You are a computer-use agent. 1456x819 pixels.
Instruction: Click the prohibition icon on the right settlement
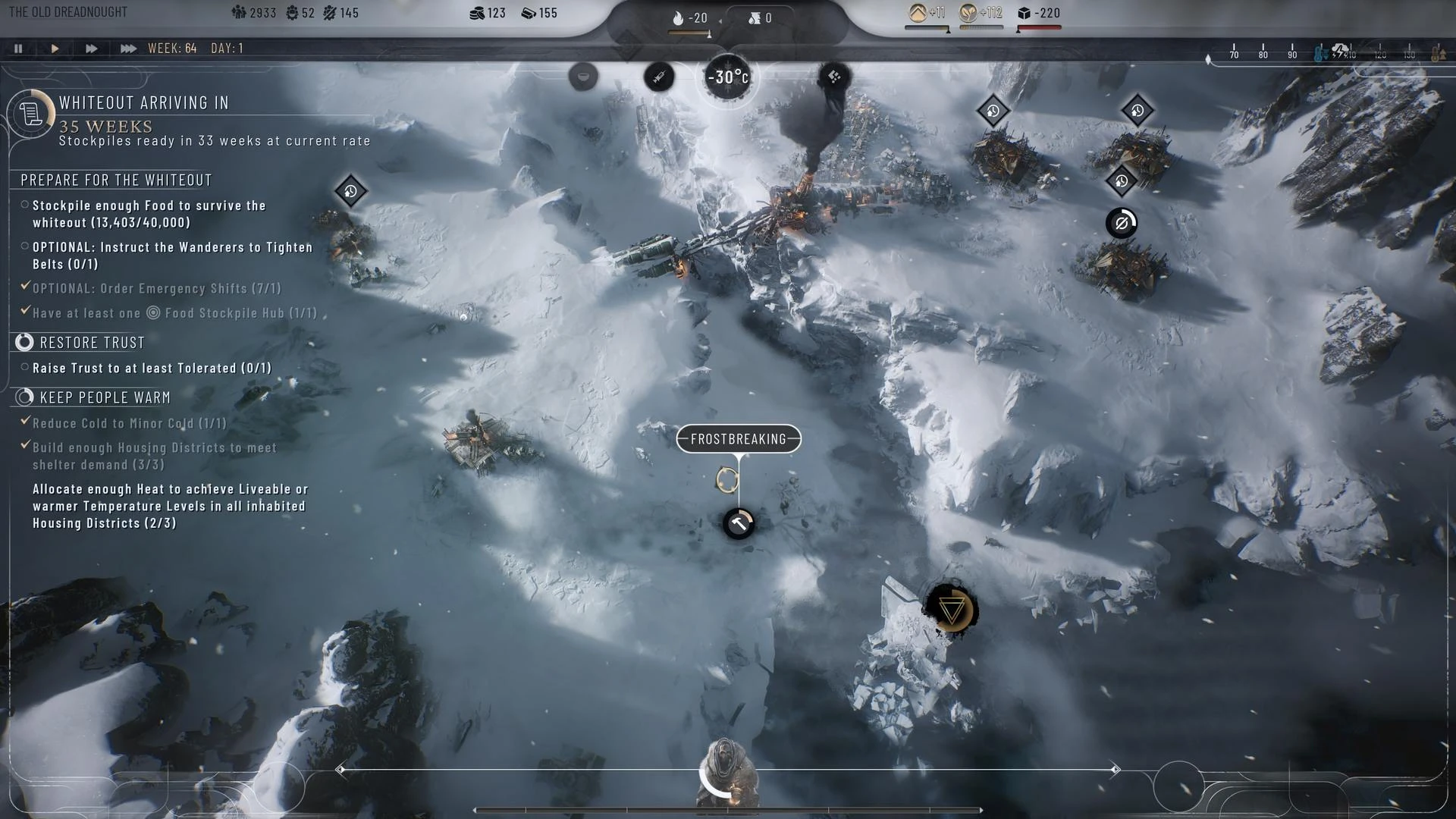coord(1122,221)
